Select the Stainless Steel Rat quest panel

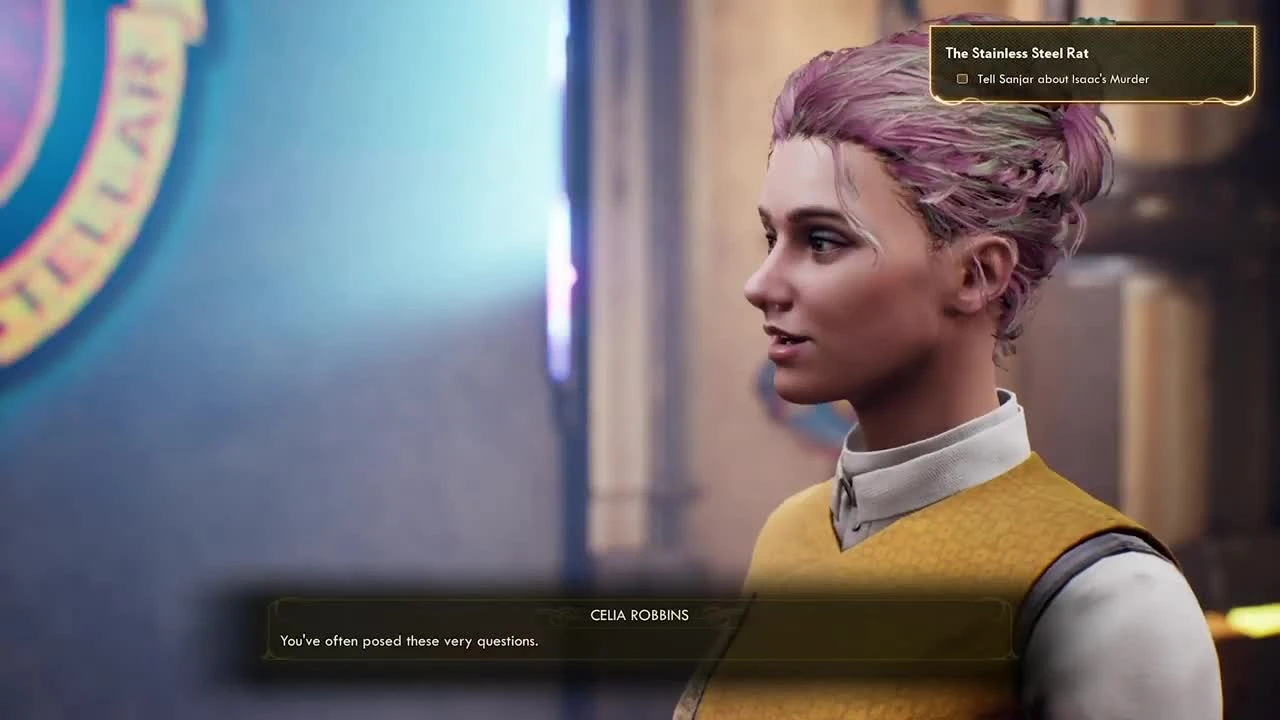click(x=1093, y=64)
